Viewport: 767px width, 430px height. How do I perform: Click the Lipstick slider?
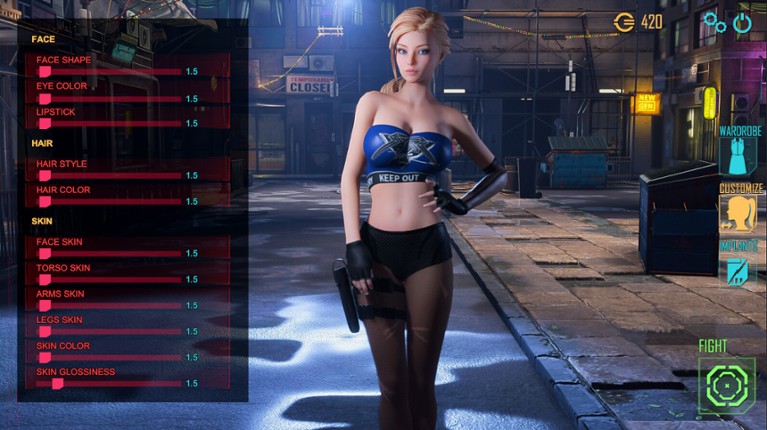110,124
